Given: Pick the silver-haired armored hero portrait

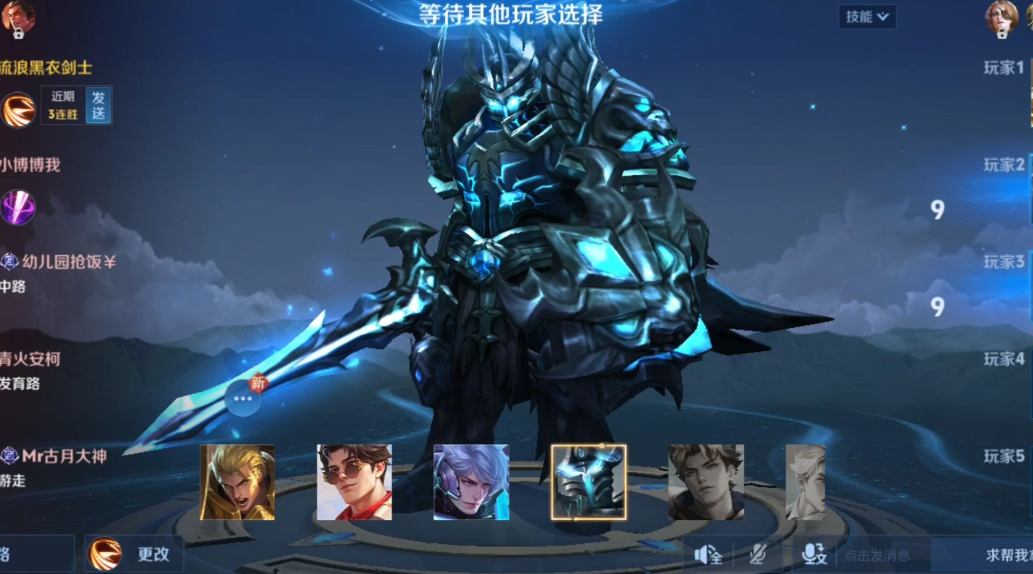Looking at the screenshot, I should click(471, 482).
